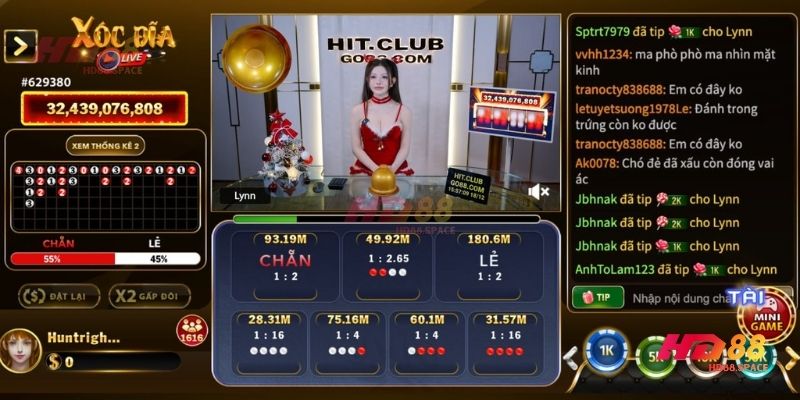Bet on the four white discs tile
Image resolution: width=800 pixels, height=400 pixels.
(268, 342)
